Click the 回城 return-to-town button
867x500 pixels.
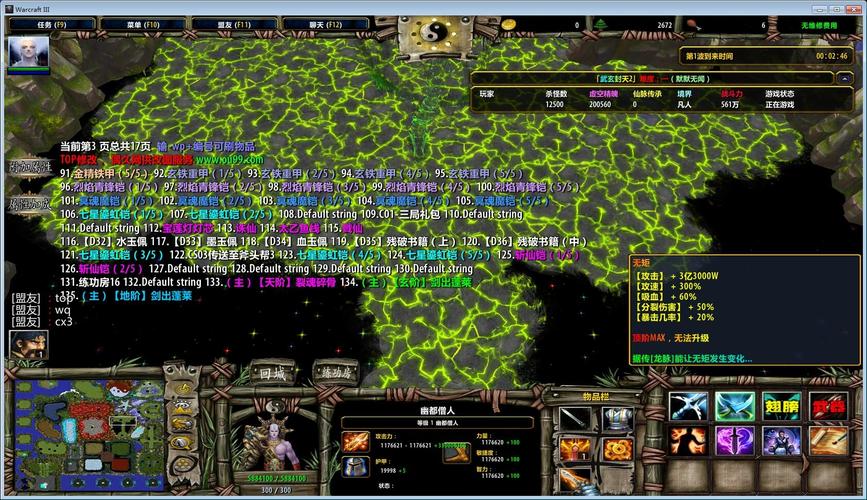point(272,373)
